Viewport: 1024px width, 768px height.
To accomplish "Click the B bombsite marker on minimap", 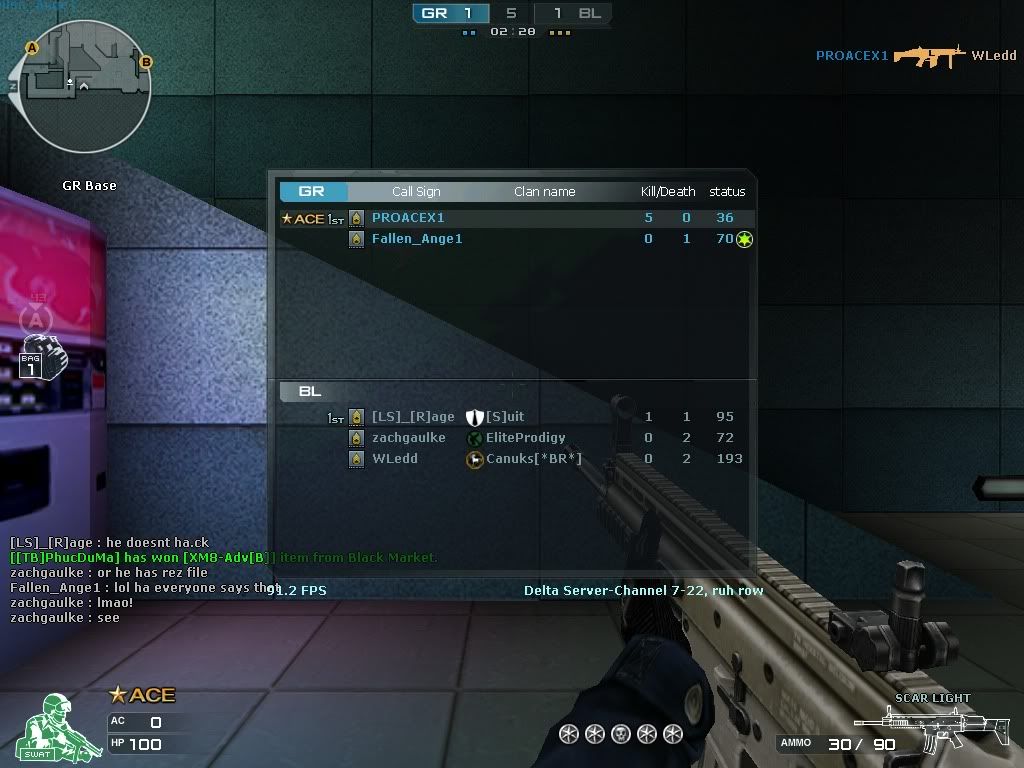I will click(x=145, y=62).
